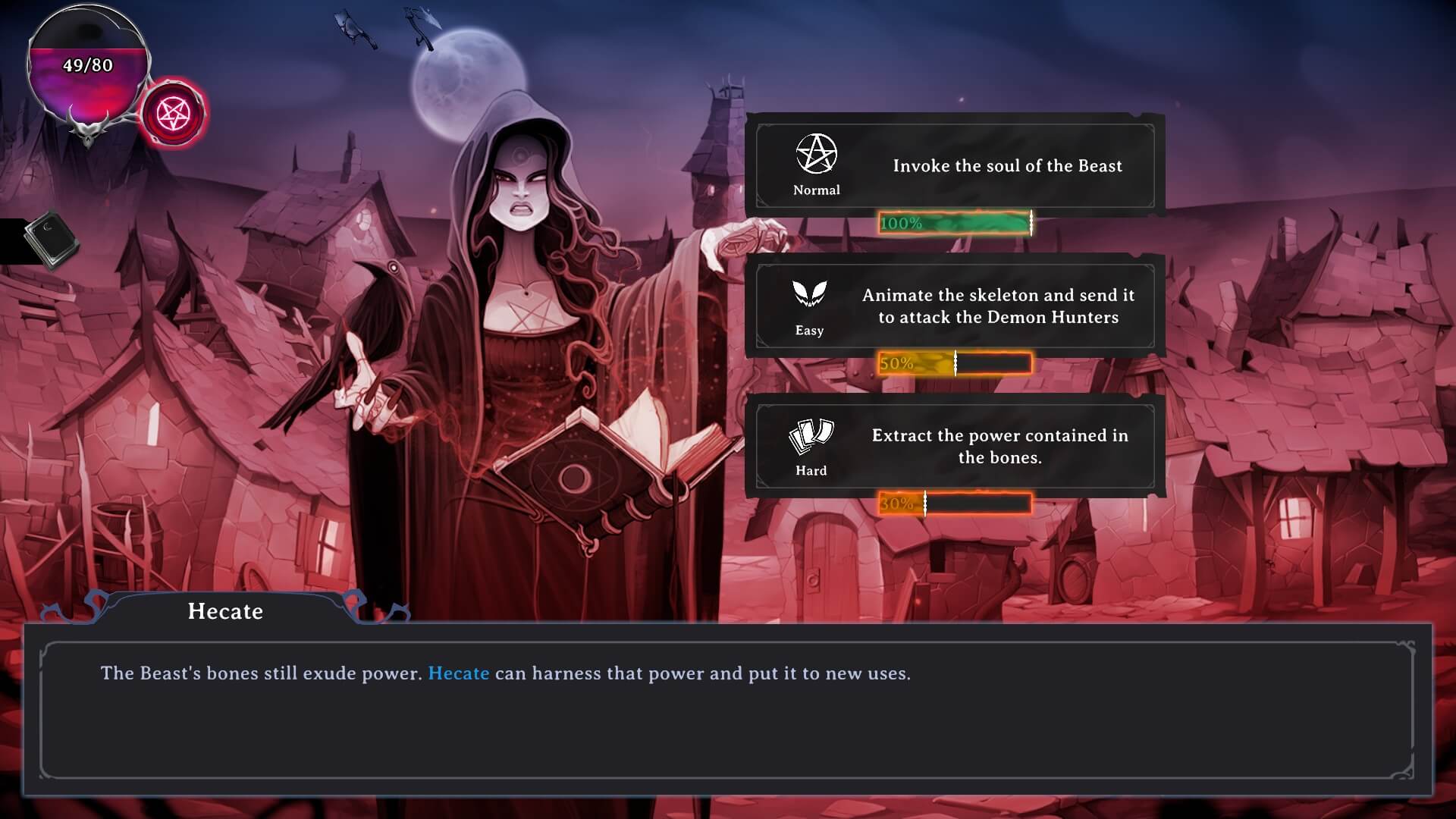Select the Hecate name banner
Screen dimensions: 1456x819
click(x=225, y=611)
